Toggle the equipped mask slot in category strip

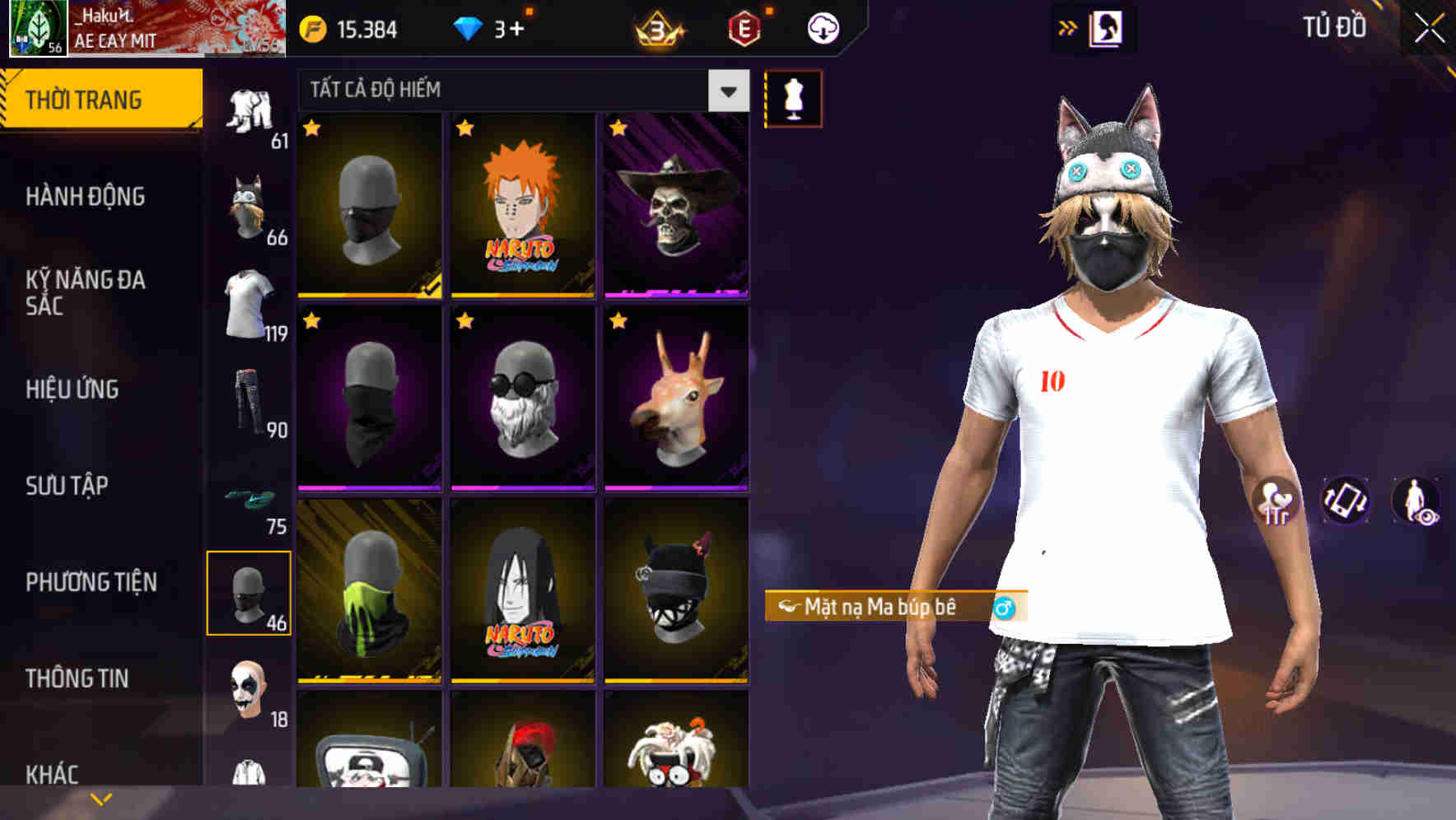point(249,593)
